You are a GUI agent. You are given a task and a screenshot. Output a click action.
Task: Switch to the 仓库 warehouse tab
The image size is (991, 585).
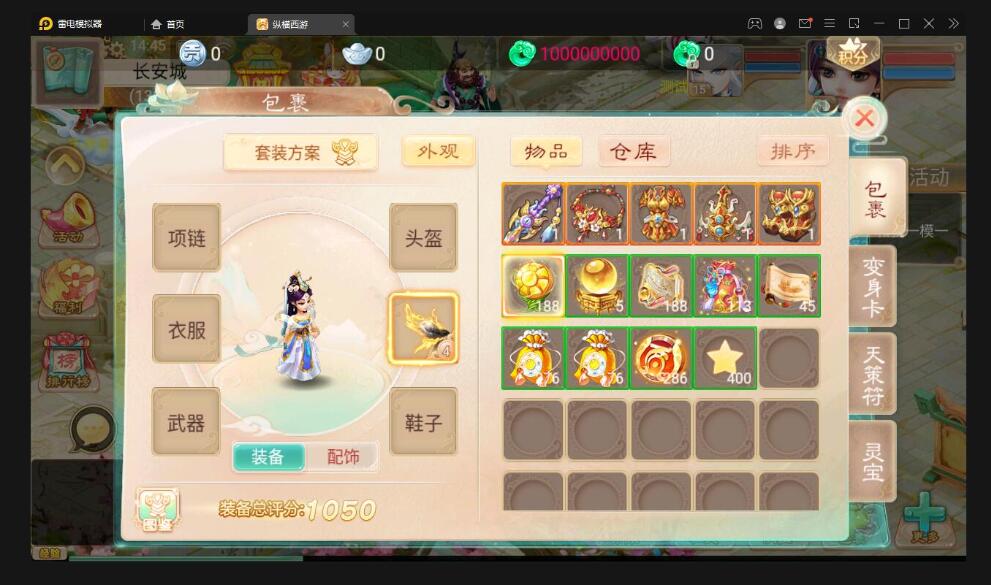coord(633,151)
